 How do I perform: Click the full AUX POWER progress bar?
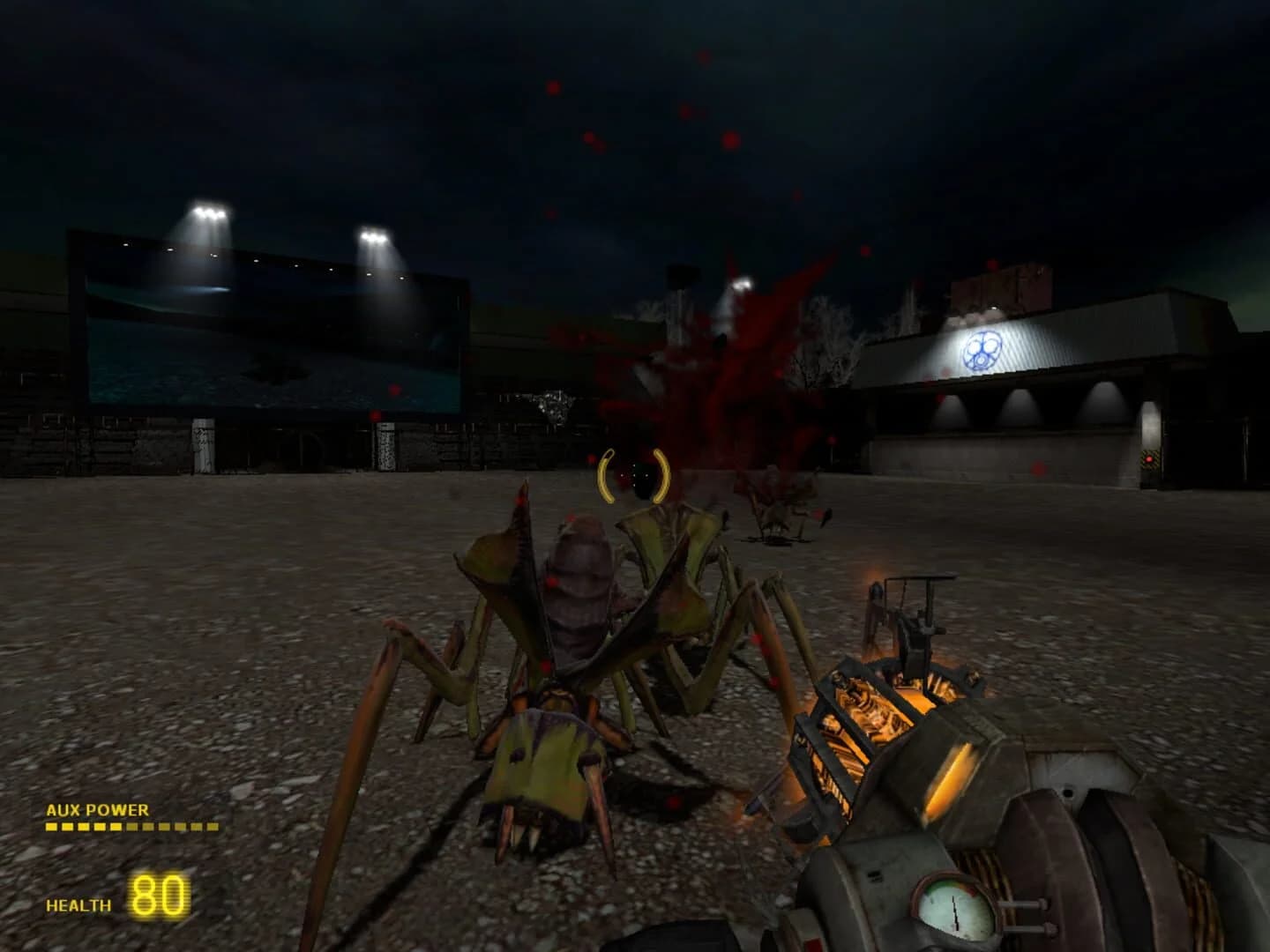click(x=132, y=826)
